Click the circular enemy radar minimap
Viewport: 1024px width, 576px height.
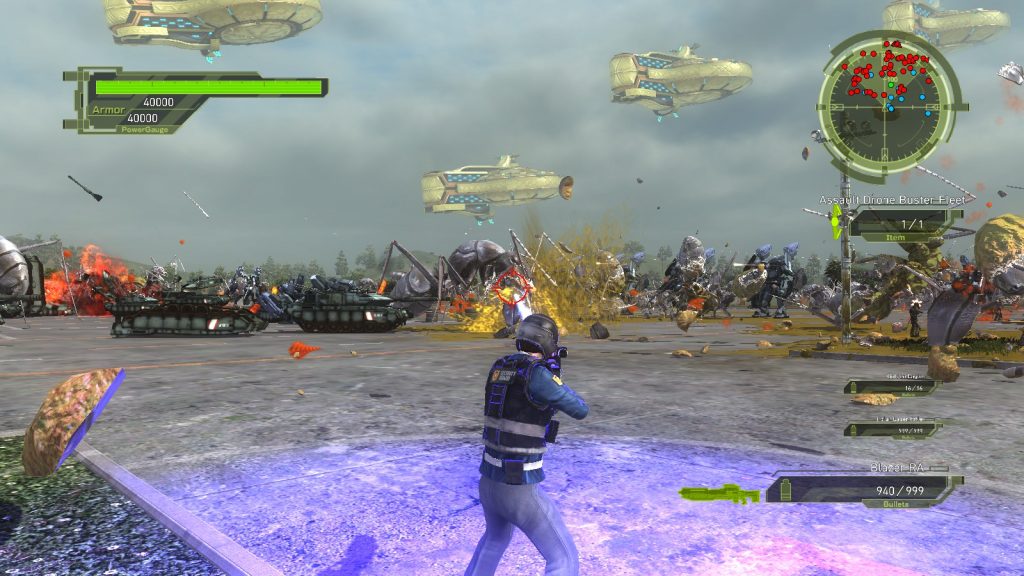point(889,96)
